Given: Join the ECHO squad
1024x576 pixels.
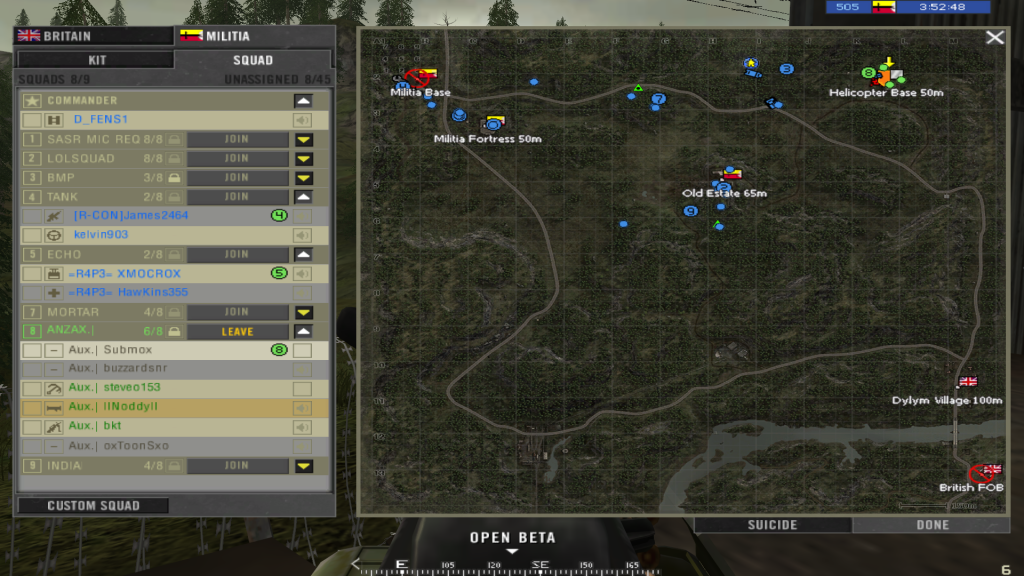Looking at the screenshot, I should 237,254.
